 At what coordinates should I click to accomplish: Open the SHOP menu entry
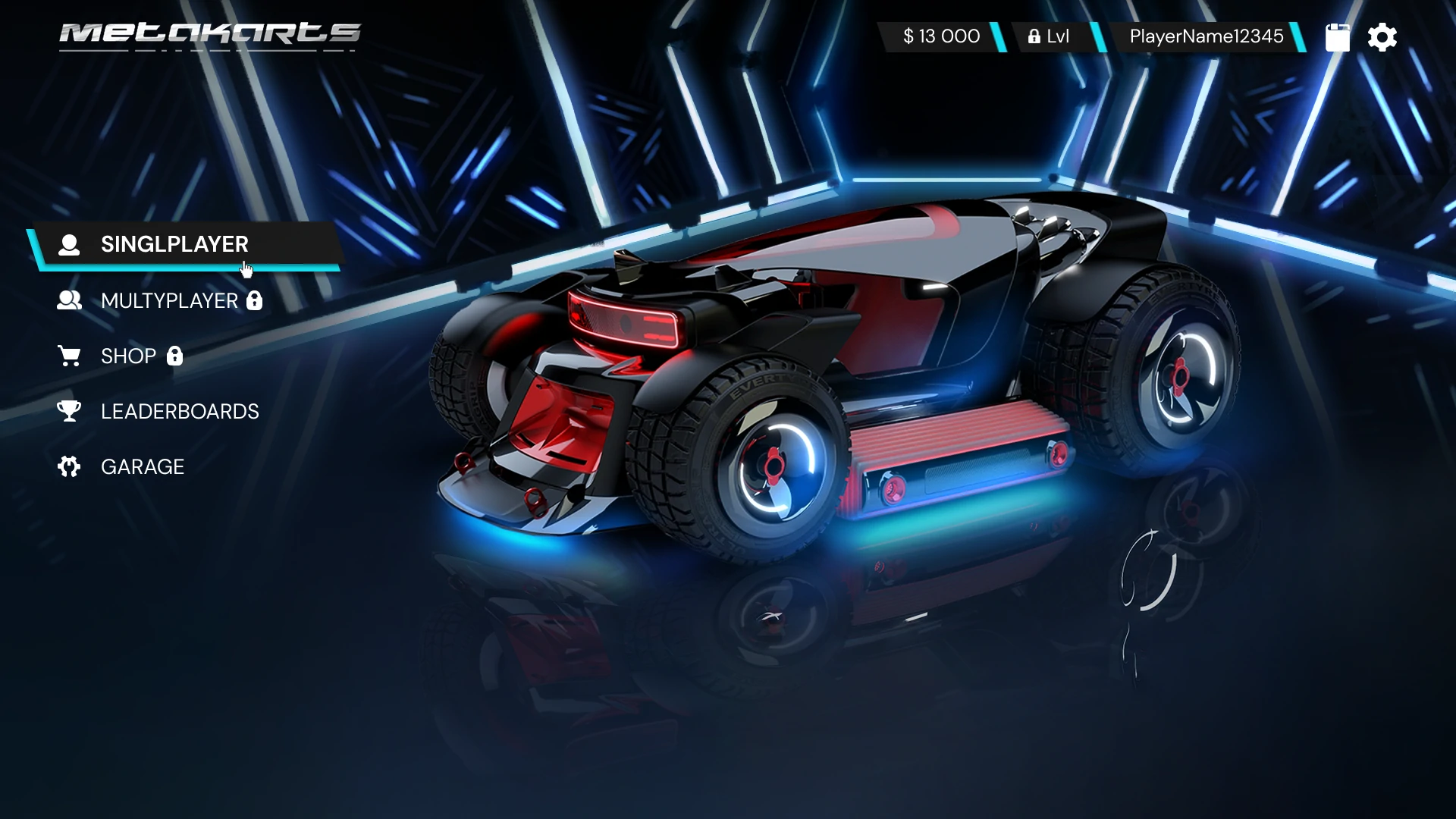click(128, 356)
